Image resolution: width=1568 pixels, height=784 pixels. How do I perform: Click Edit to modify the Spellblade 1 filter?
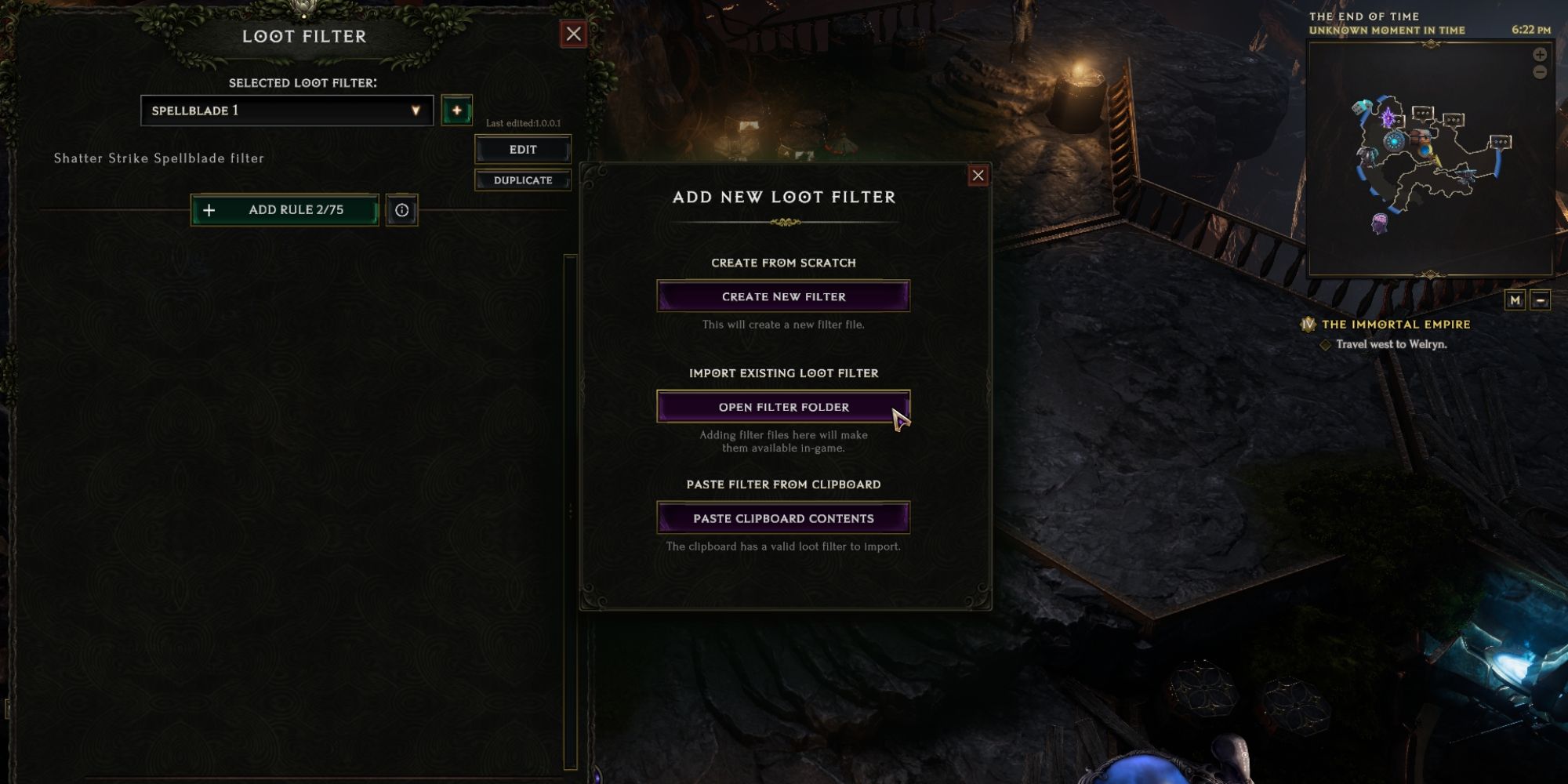pyautogui.click(x=523, y=149)
